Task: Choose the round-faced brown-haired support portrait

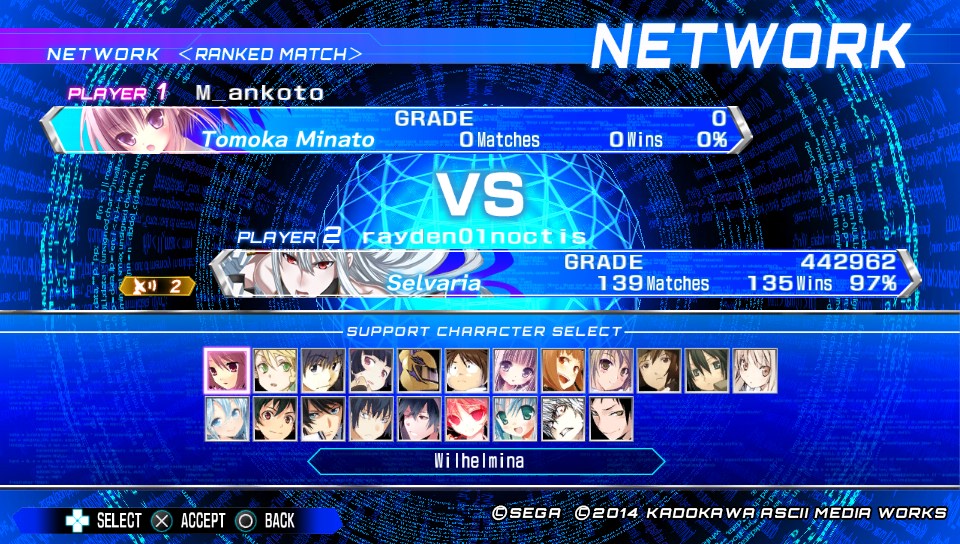Action: click(466, 370)
